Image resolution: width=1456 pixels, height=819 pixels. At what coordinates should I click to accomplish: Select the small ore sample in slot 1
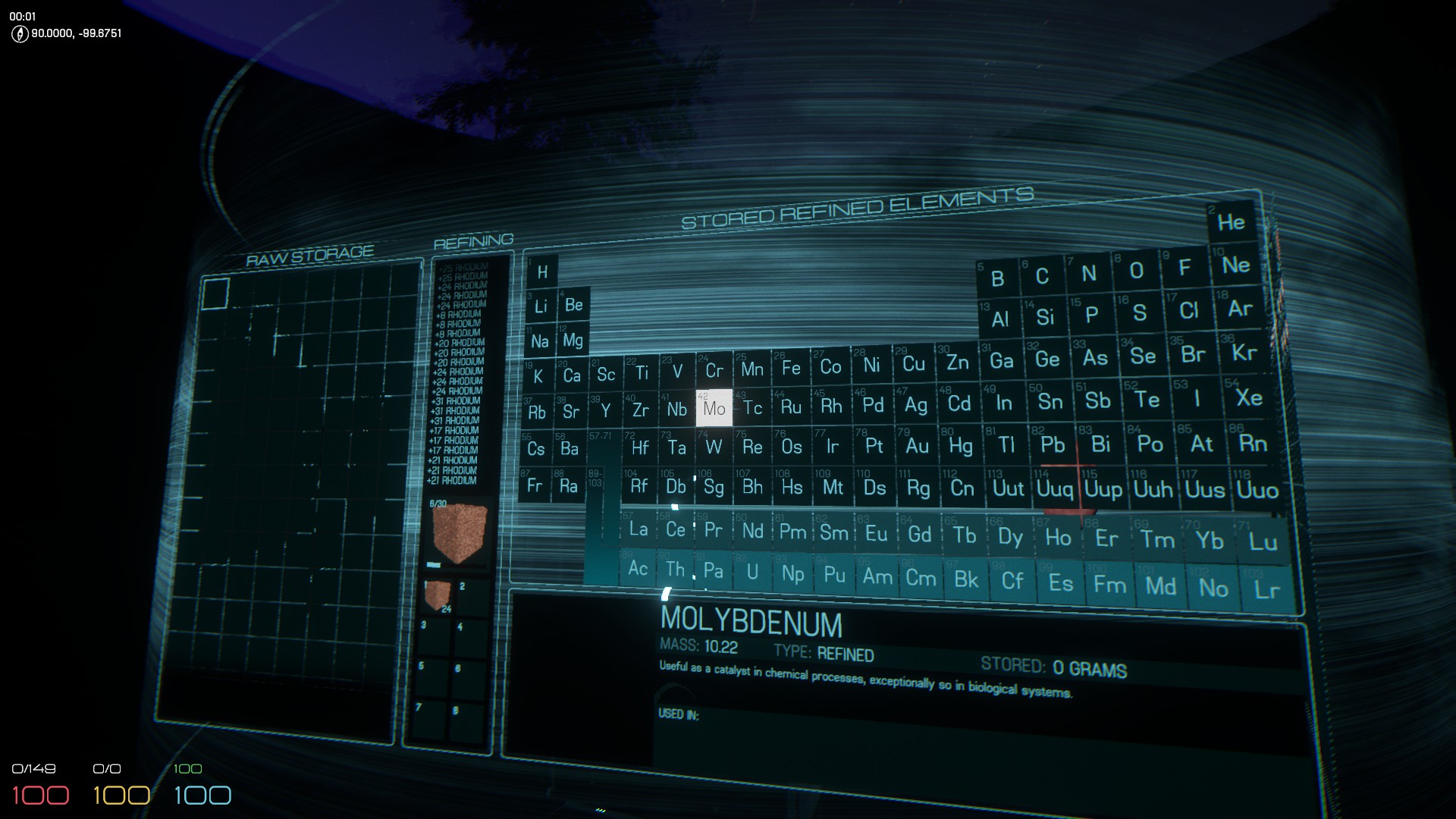point(440,592)
